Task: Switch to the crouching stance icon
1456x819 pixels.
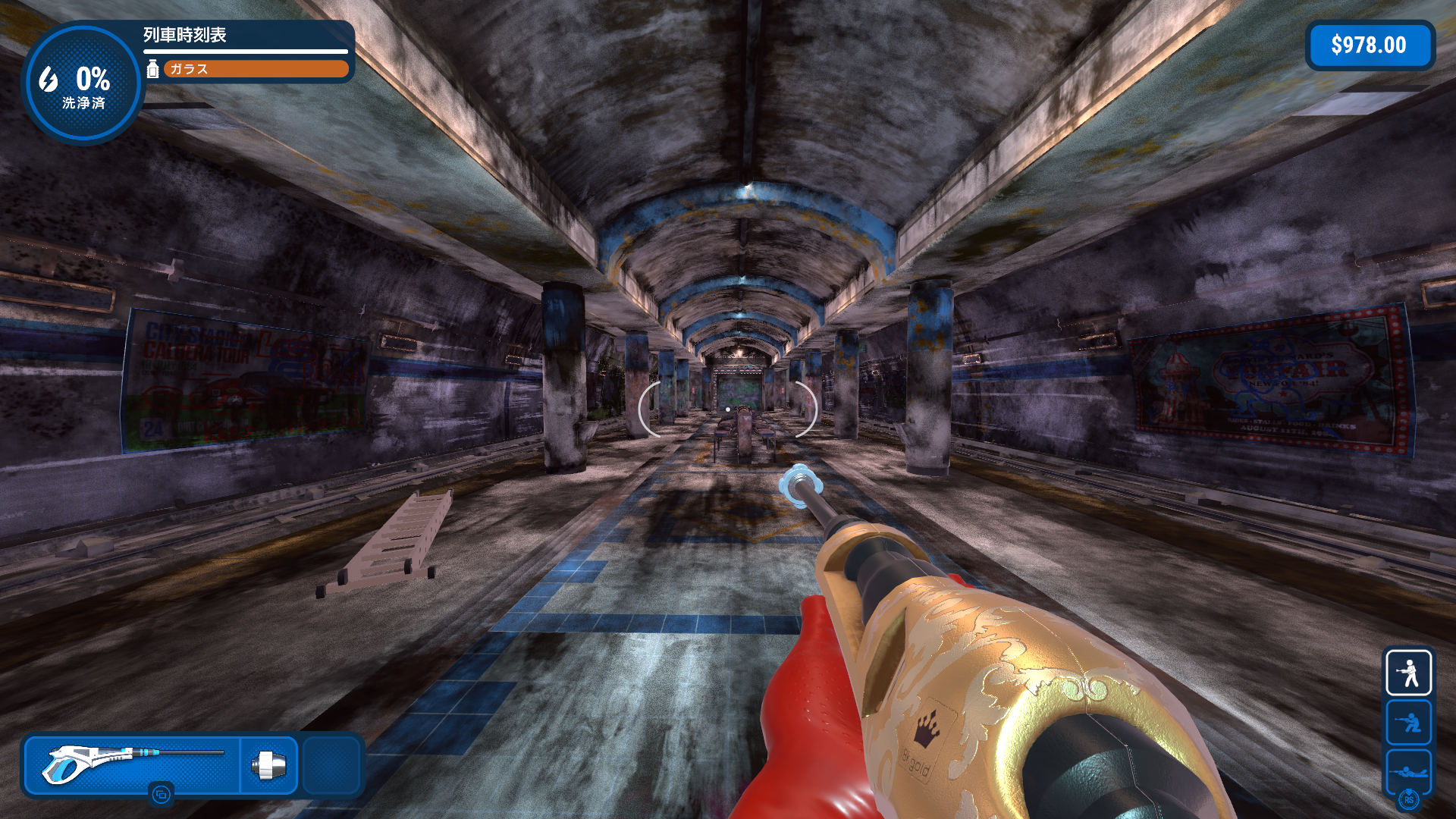Action: (1408, 722)
